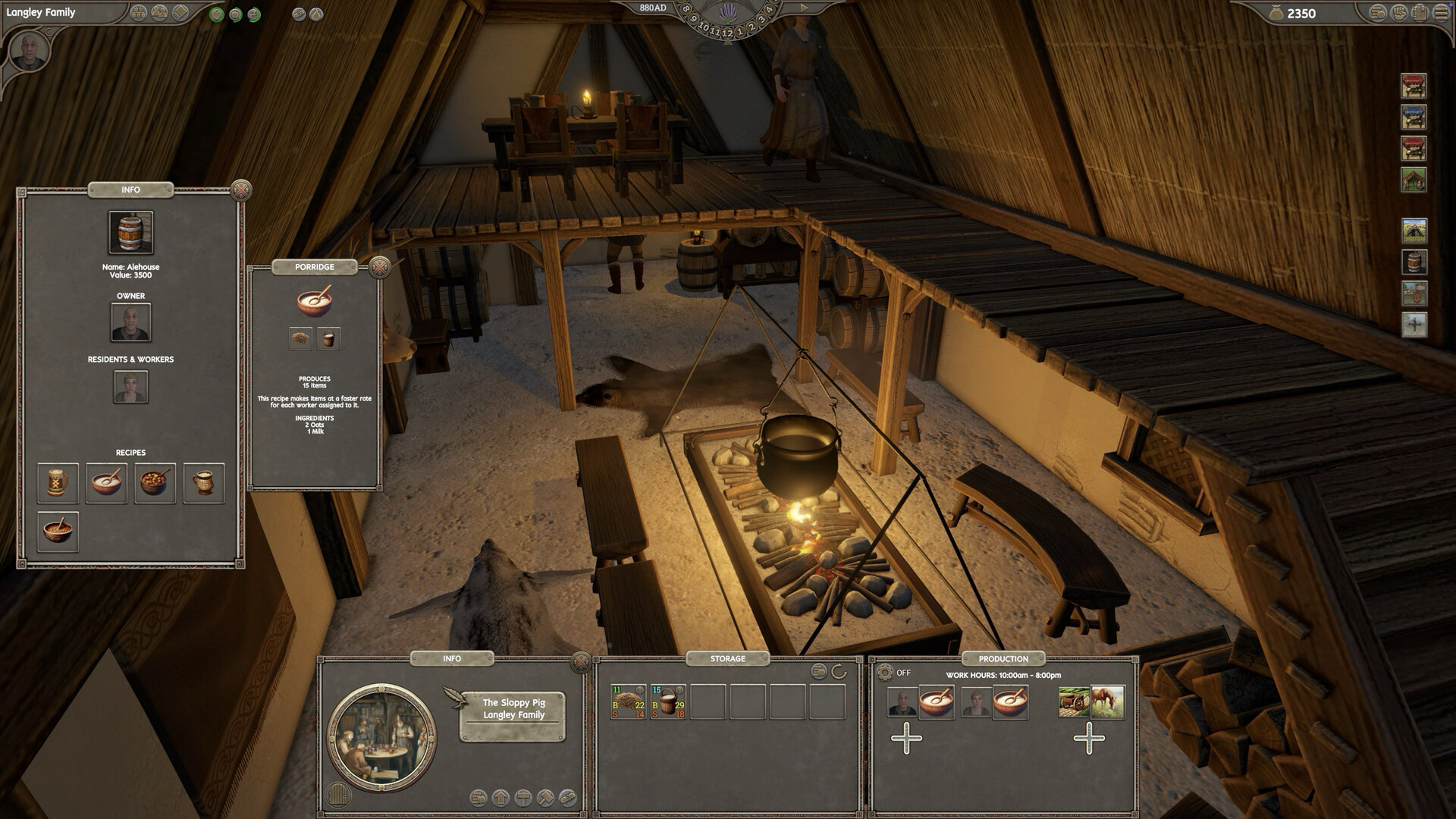Click the Langley Family leader portrait
The height and width of the screenshot is (819, 1456).
point(30,52)
